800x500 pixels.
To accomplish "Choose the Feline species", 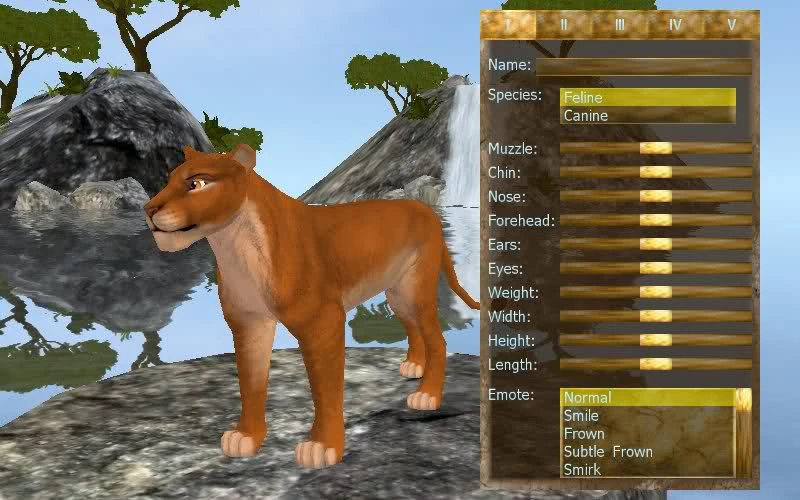I will (x=647, y=98).
